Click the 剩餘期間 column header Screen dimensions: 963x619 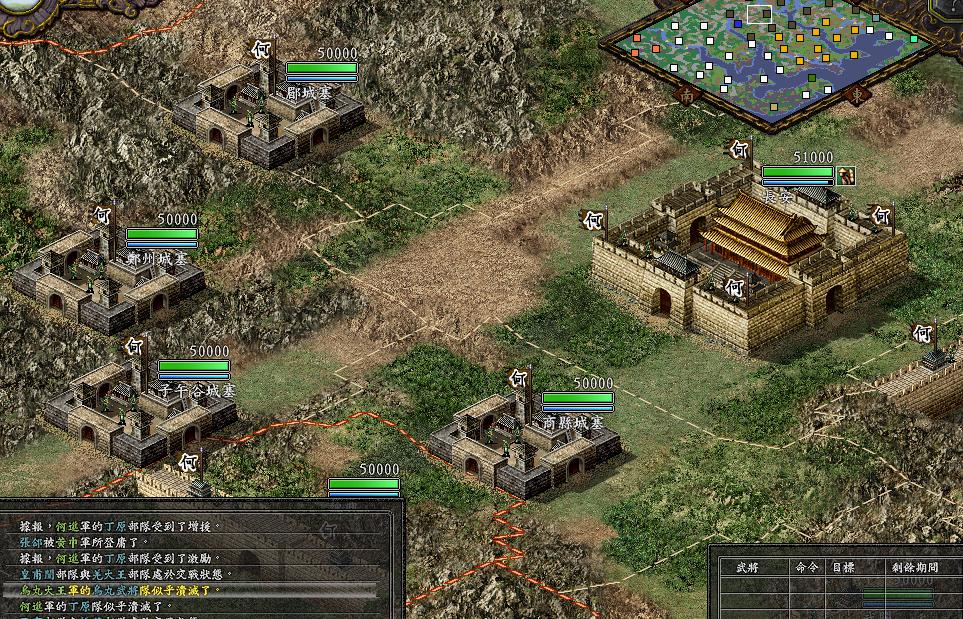914,567
